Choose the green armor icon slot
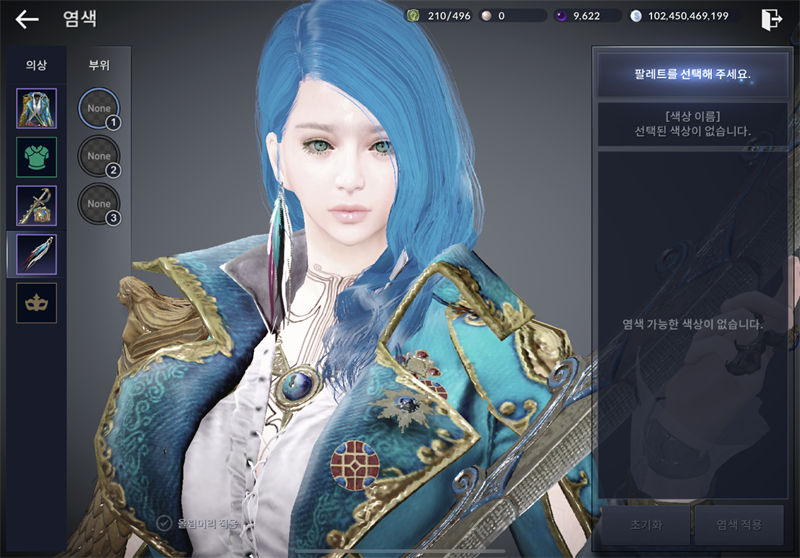800x558 pixels. pos(36,157)
